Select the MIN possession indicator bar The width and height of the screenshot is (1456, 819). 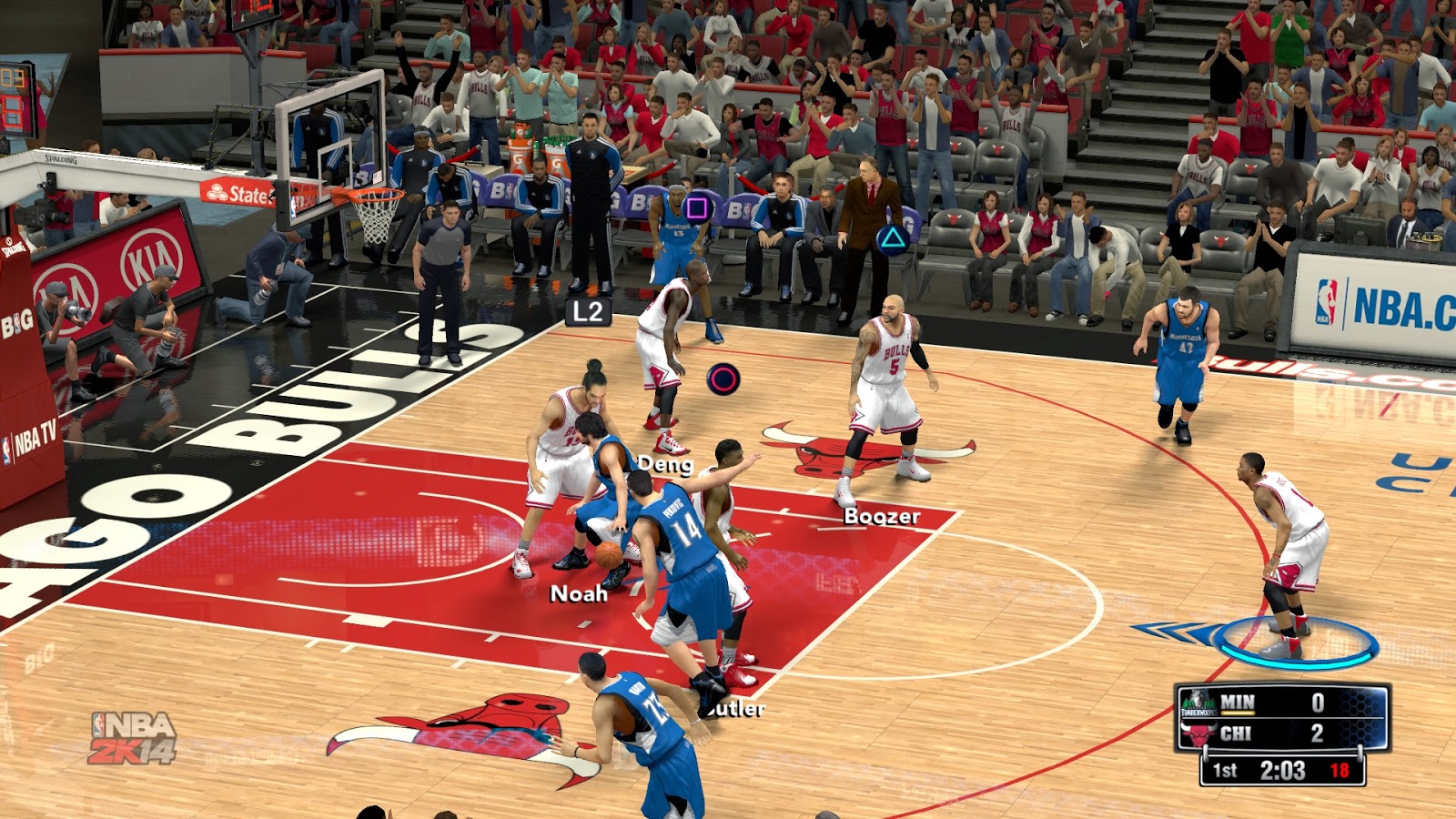[1238, 714]
